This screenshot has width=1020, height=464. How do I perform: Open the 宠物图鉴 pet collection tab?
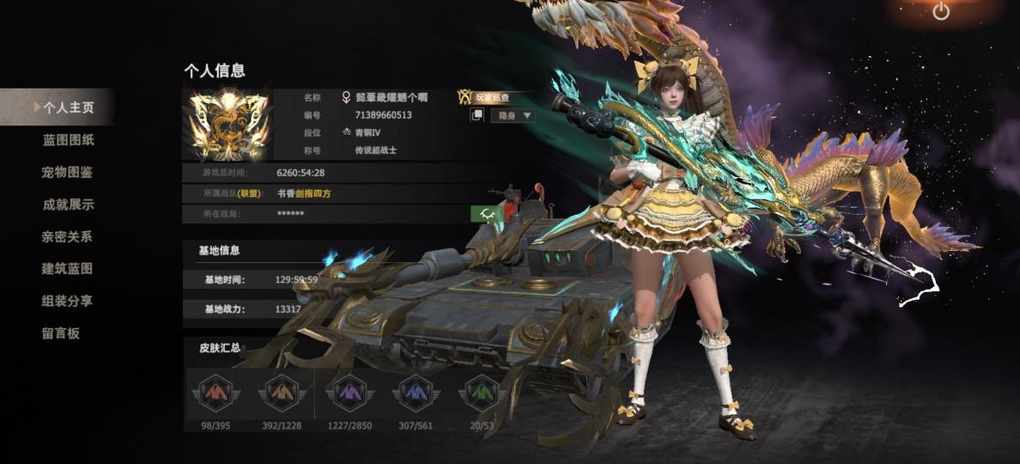coord(68,172)
